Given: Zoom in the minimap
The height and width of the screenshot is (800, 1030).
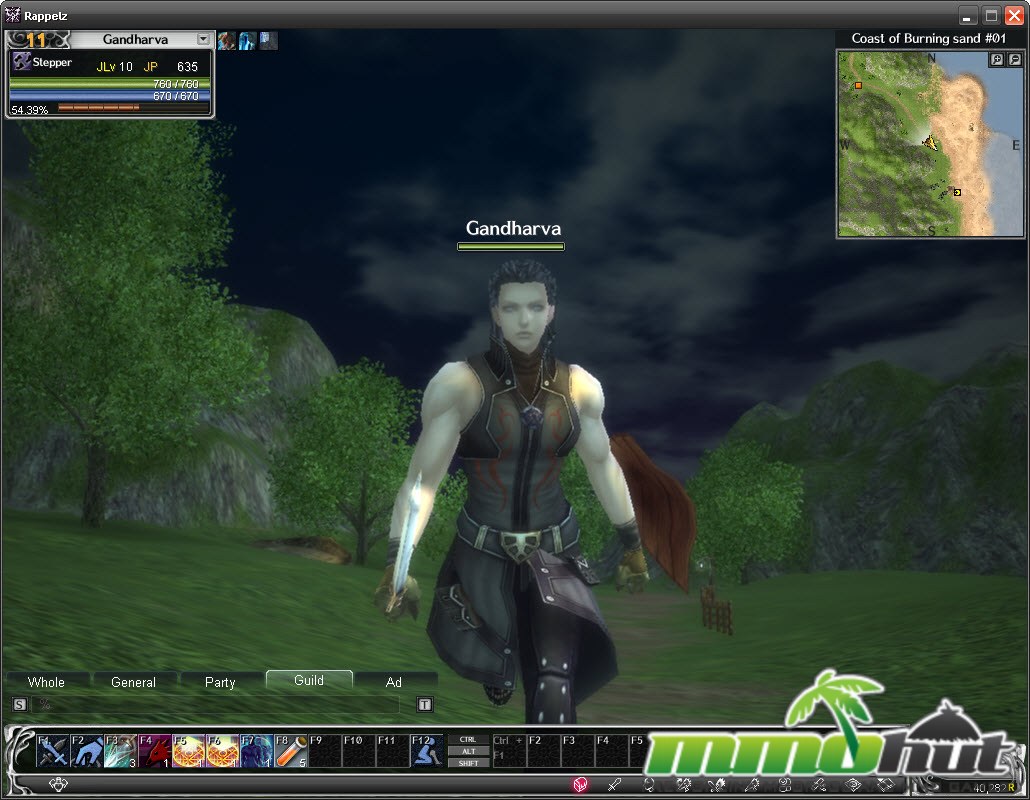Looking at the screenshot, I should click(997, 60).
